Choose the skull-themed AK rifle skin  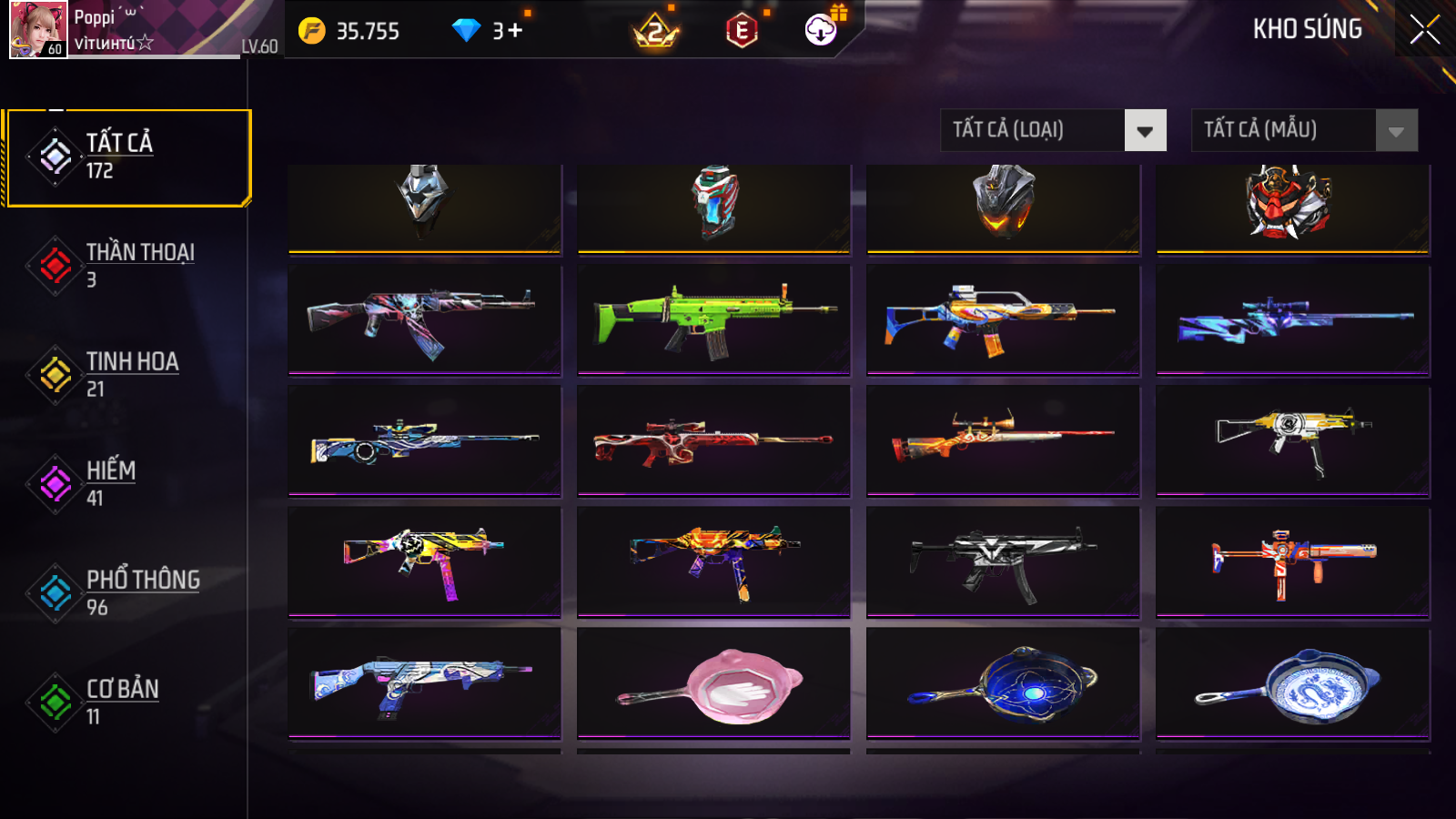pyautogui.click(x=424, y=318)
